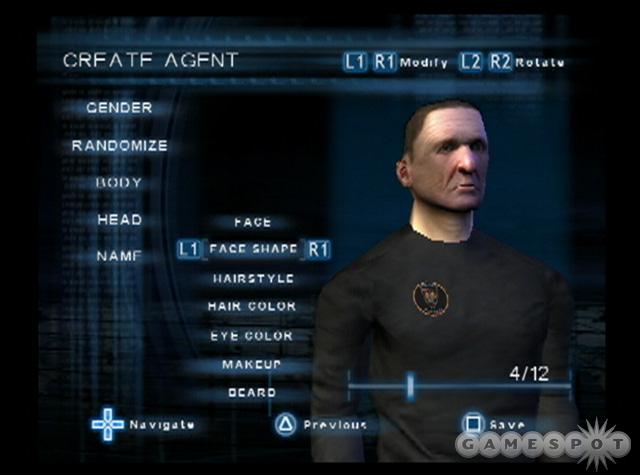The image size is (640, 475).
Task: Open the Makeup option
Action: tap(251, 365)
